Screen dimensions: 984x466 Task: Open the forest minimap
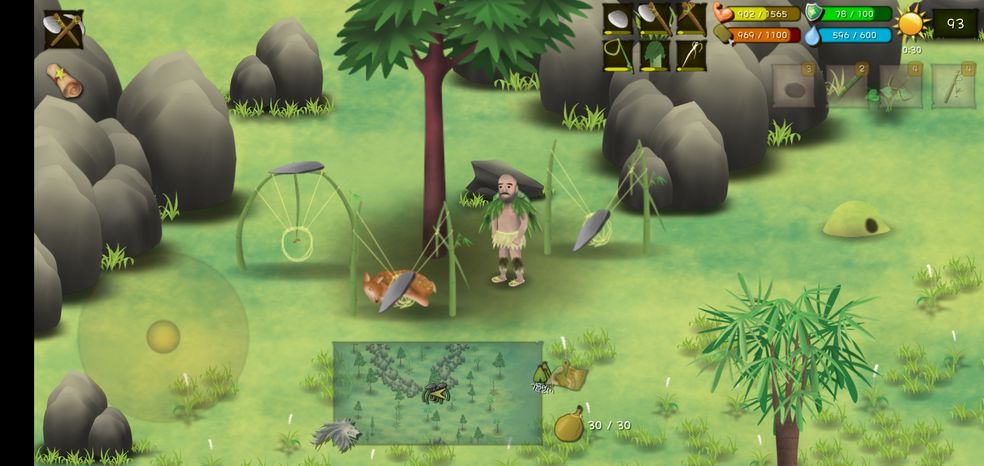(x=437, y=392)
